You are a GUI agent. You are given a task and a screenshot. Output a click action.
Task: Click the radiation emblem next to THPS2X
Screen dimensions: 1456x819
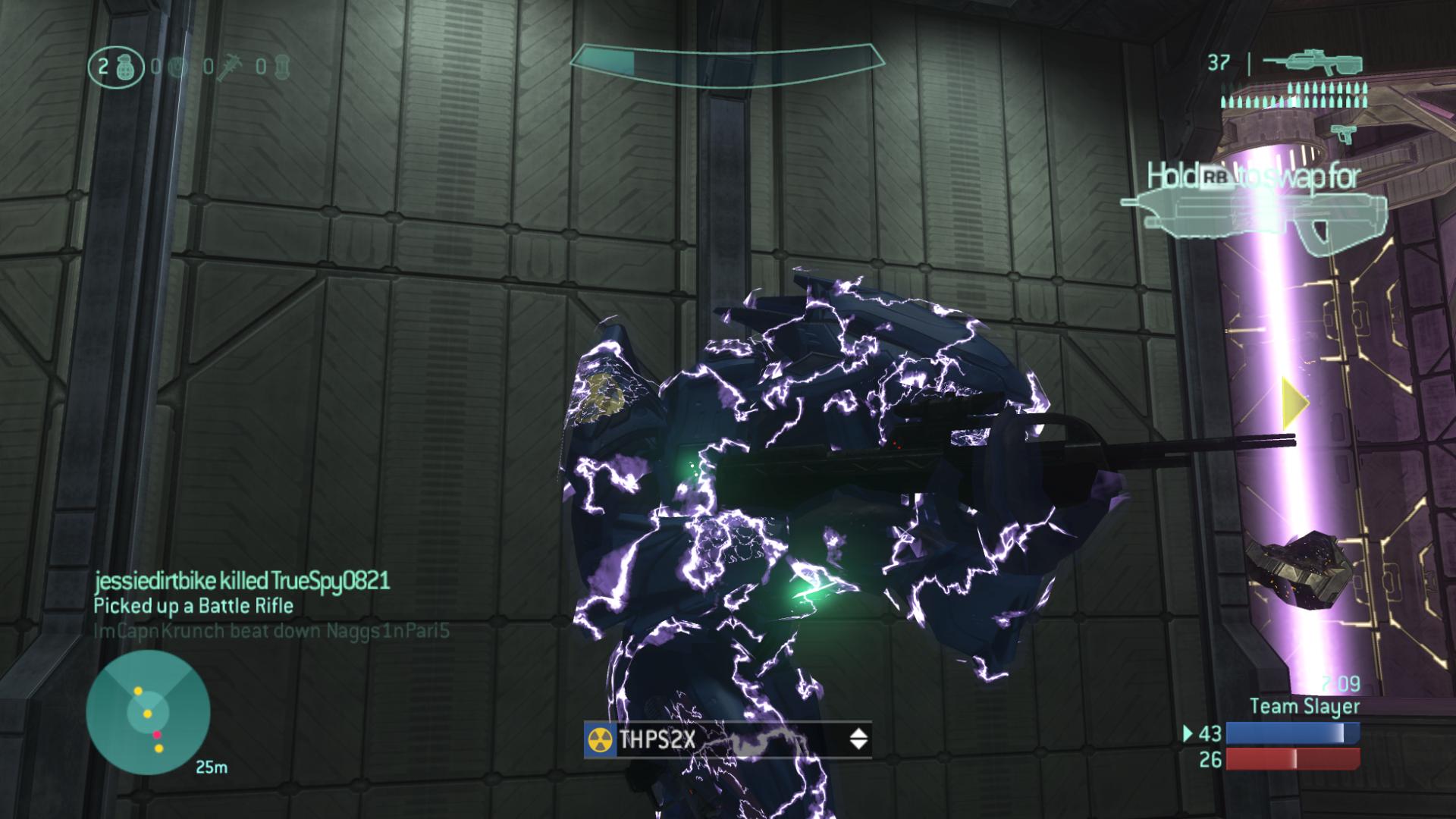(600, 740)
